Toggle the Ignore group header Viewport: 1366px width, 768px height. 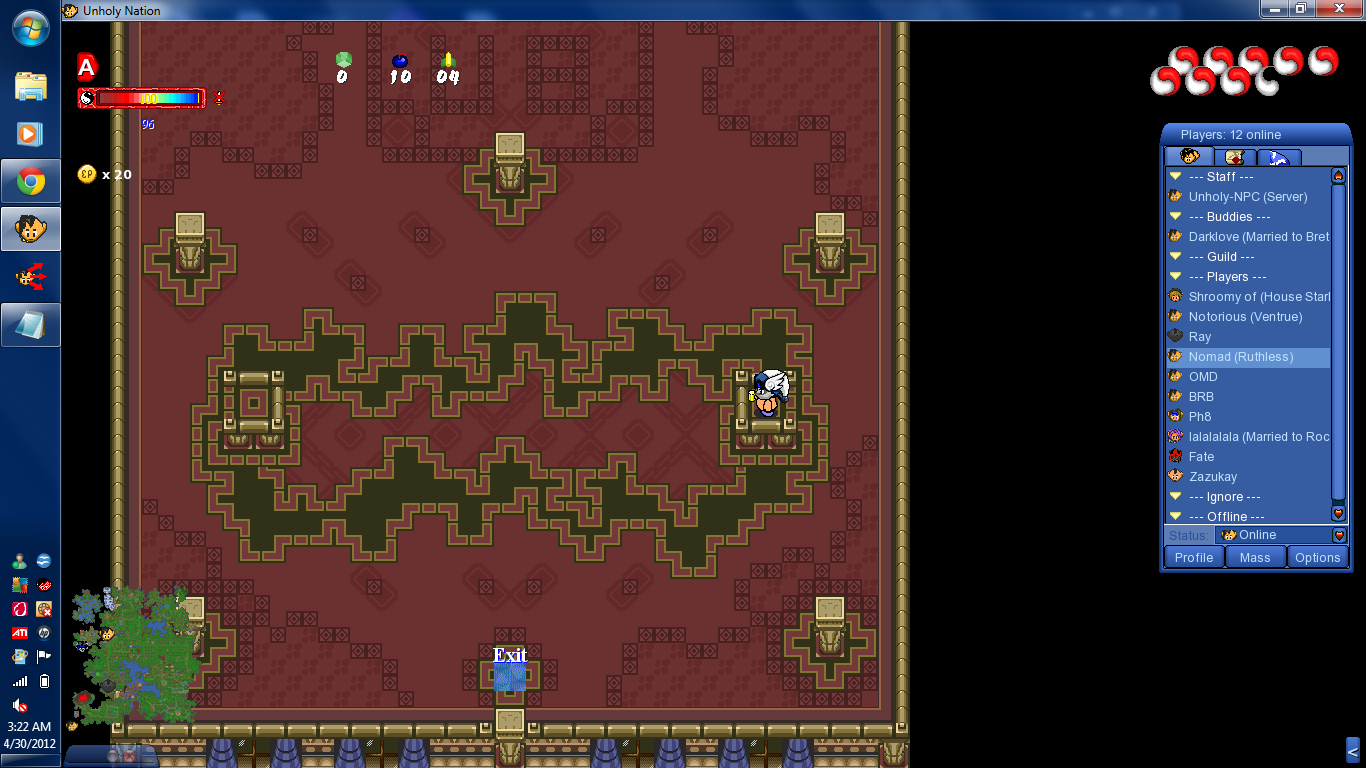[x=1176, y=497]
